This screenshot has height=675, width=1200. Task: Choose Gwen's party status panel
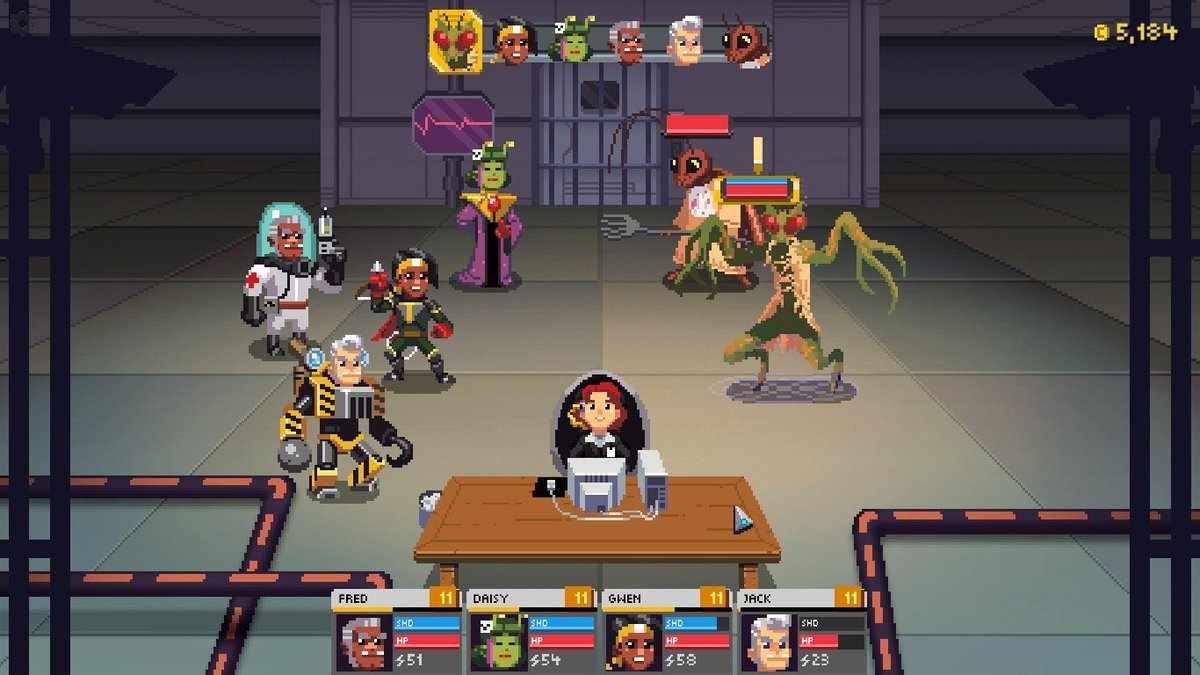point(666,630)
